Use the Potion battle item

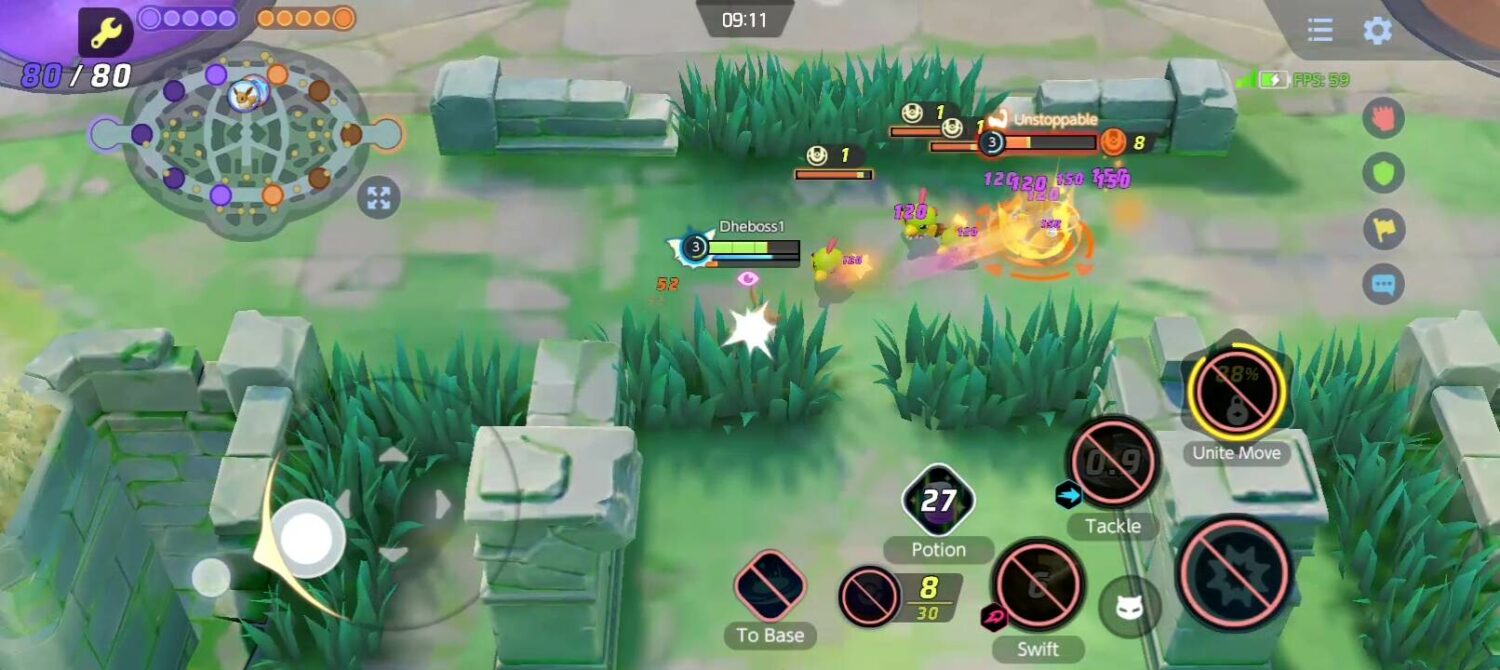[938, 500]
